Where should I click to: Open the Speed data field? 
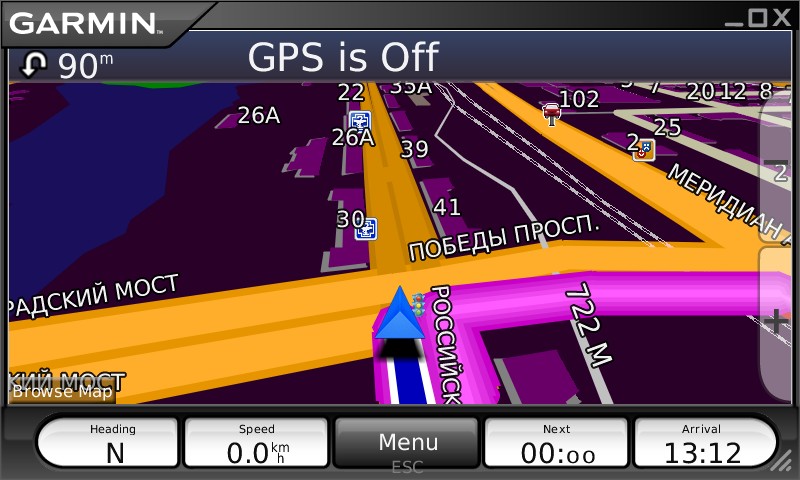click(x=257, y=443)
